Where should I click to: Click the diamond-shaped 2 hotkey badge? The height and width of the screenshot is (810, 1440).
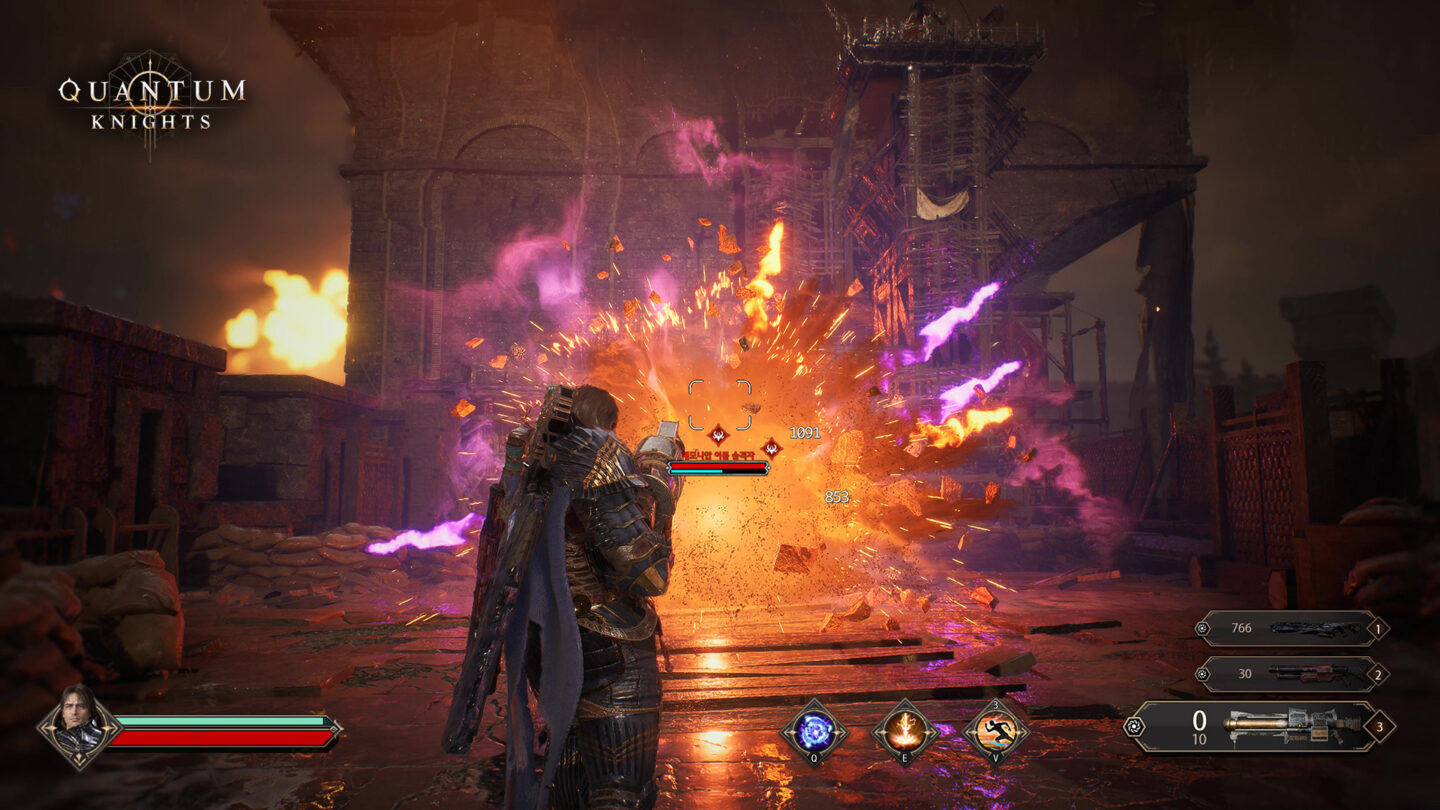click(x=1377, y=674)
